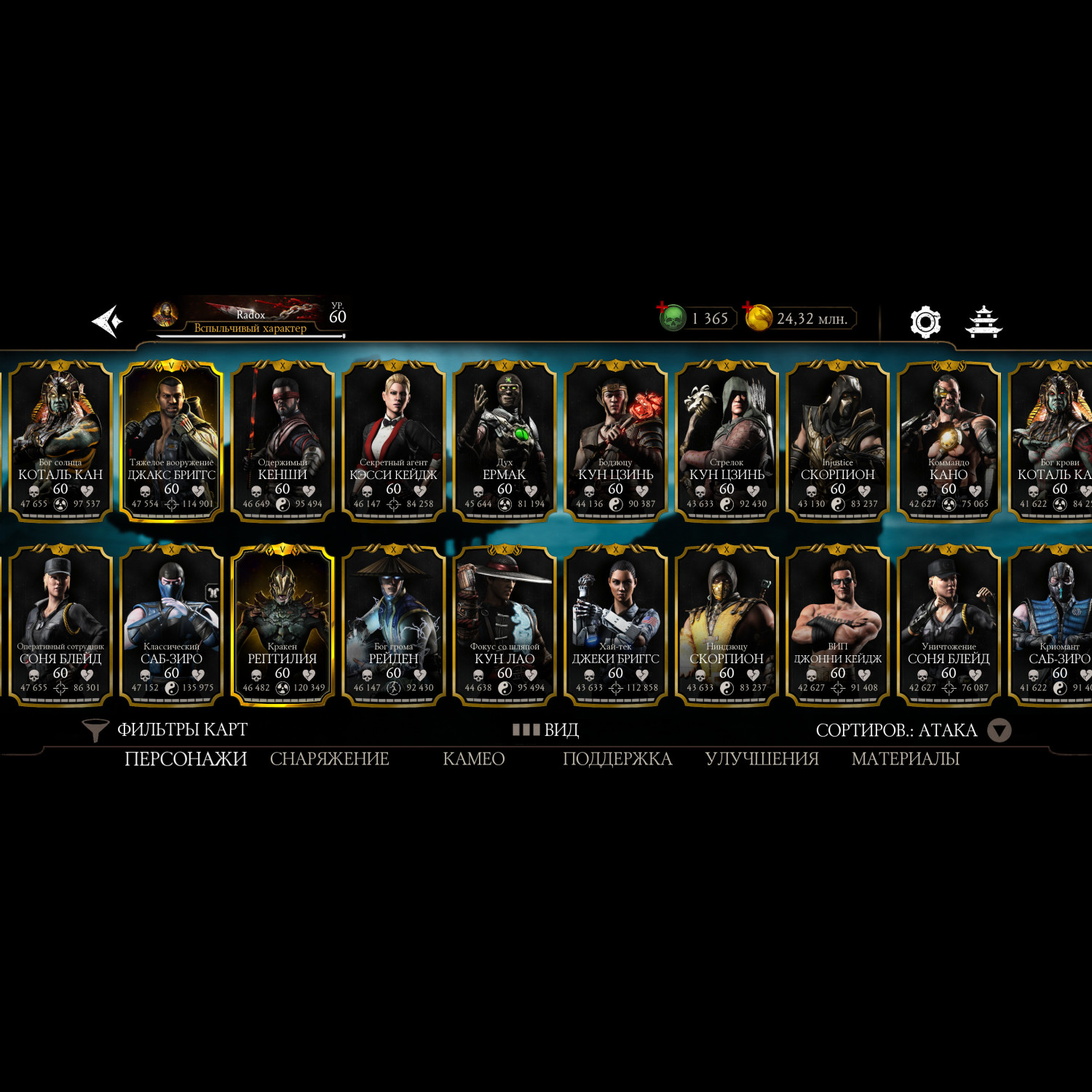Open the card filters (Фильтры карт)
Screen dimensions: 1092x1092
pyautogui.click(x=166, y=729)
